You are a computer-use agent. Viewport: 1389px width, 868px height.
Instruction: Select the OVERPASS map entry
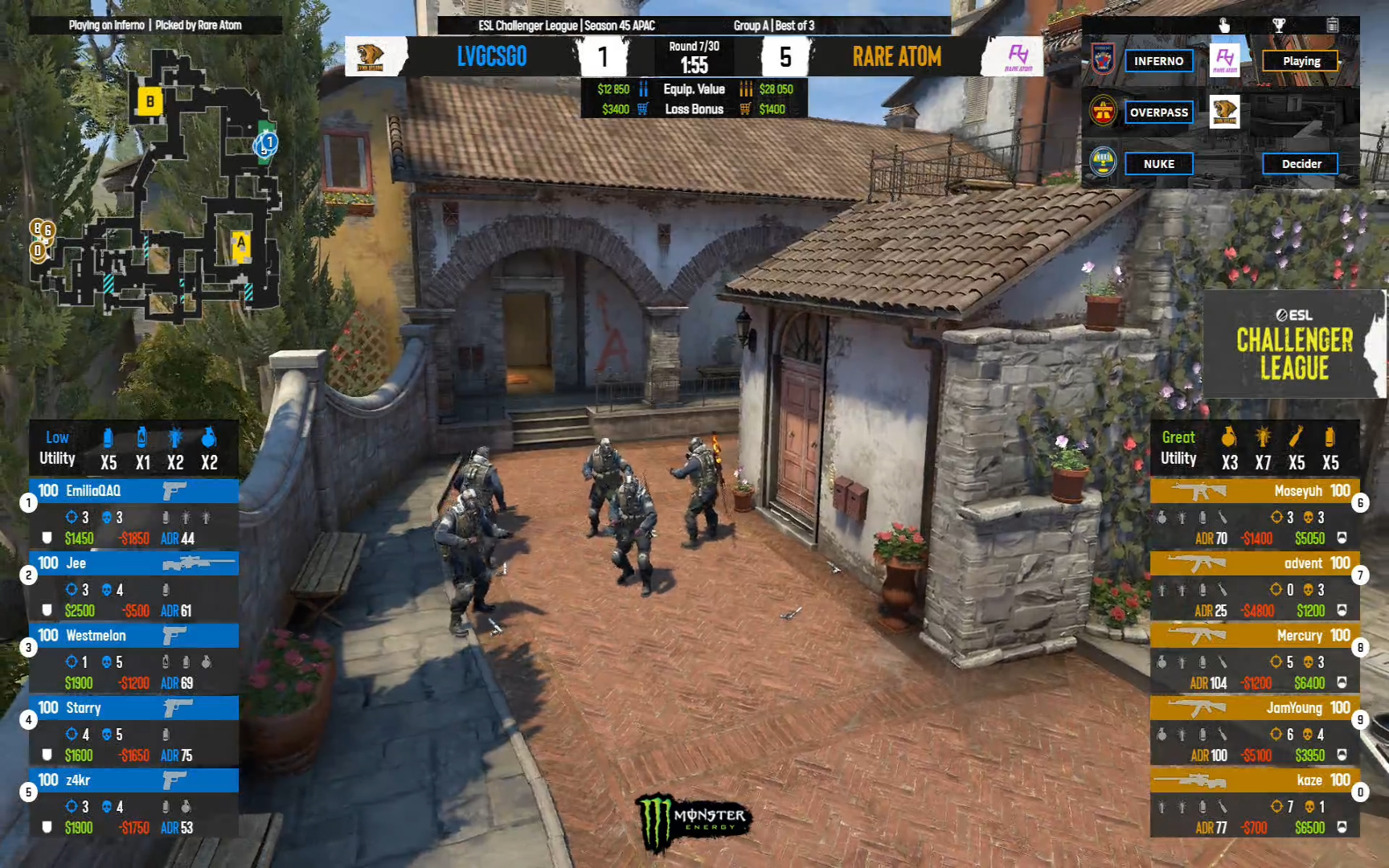click(1158, 113)
